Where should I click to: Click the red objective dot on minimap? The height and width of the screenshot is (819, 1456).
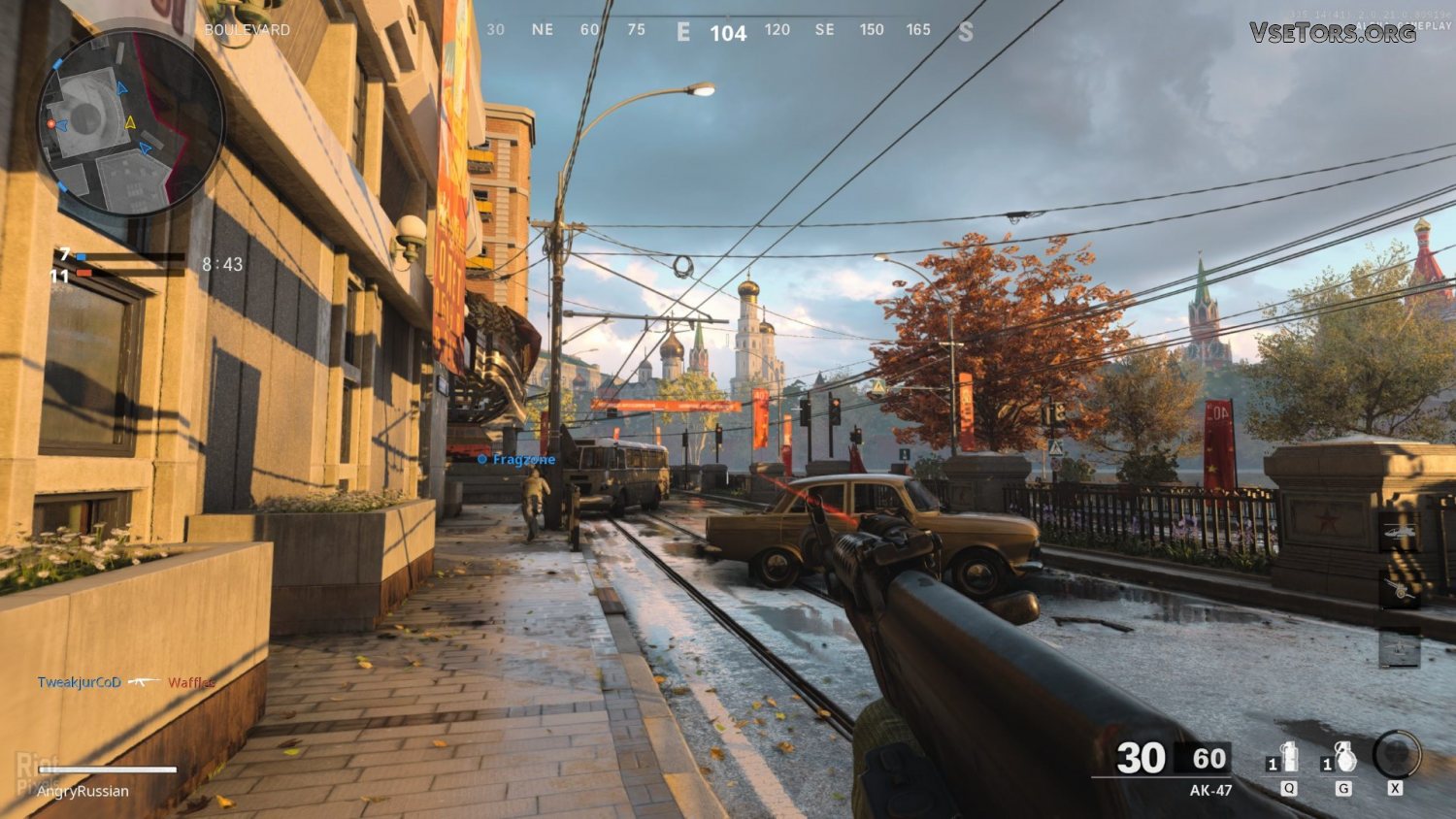pyautogui.click(x=50, y=124)
